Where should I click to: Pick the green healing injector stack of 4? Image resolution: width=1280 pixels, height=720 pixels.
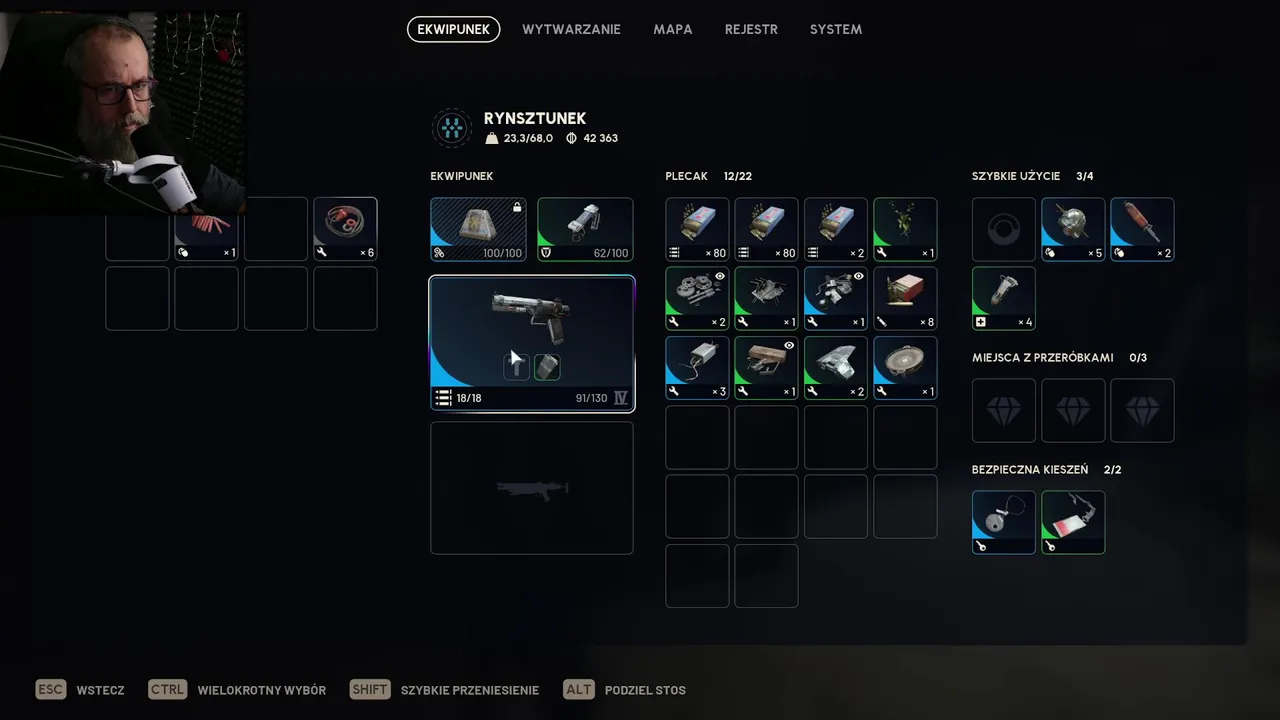pyautogui.click(x=1004, y=298)
